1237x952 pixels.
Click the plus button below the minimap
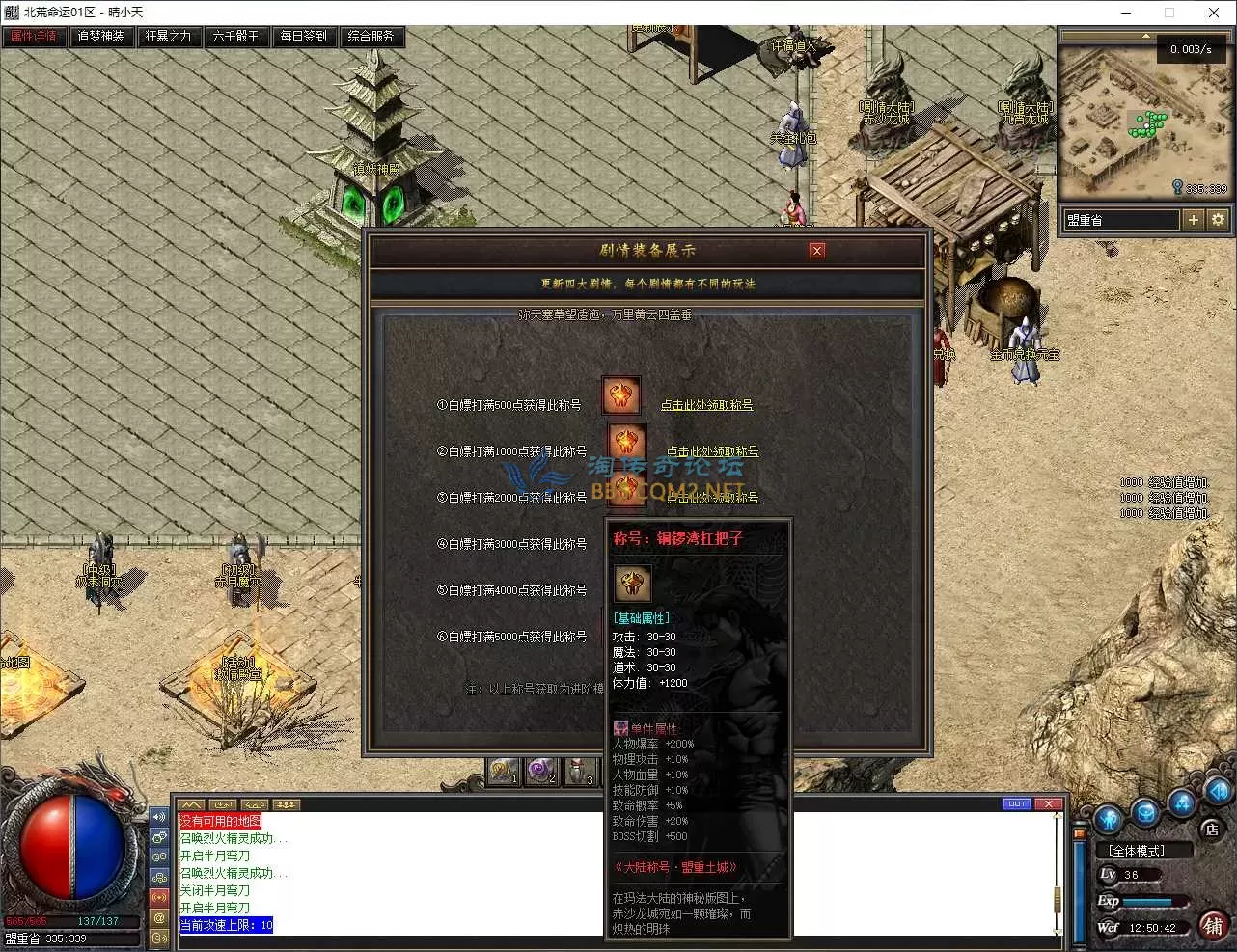(x=1194, y=220)
